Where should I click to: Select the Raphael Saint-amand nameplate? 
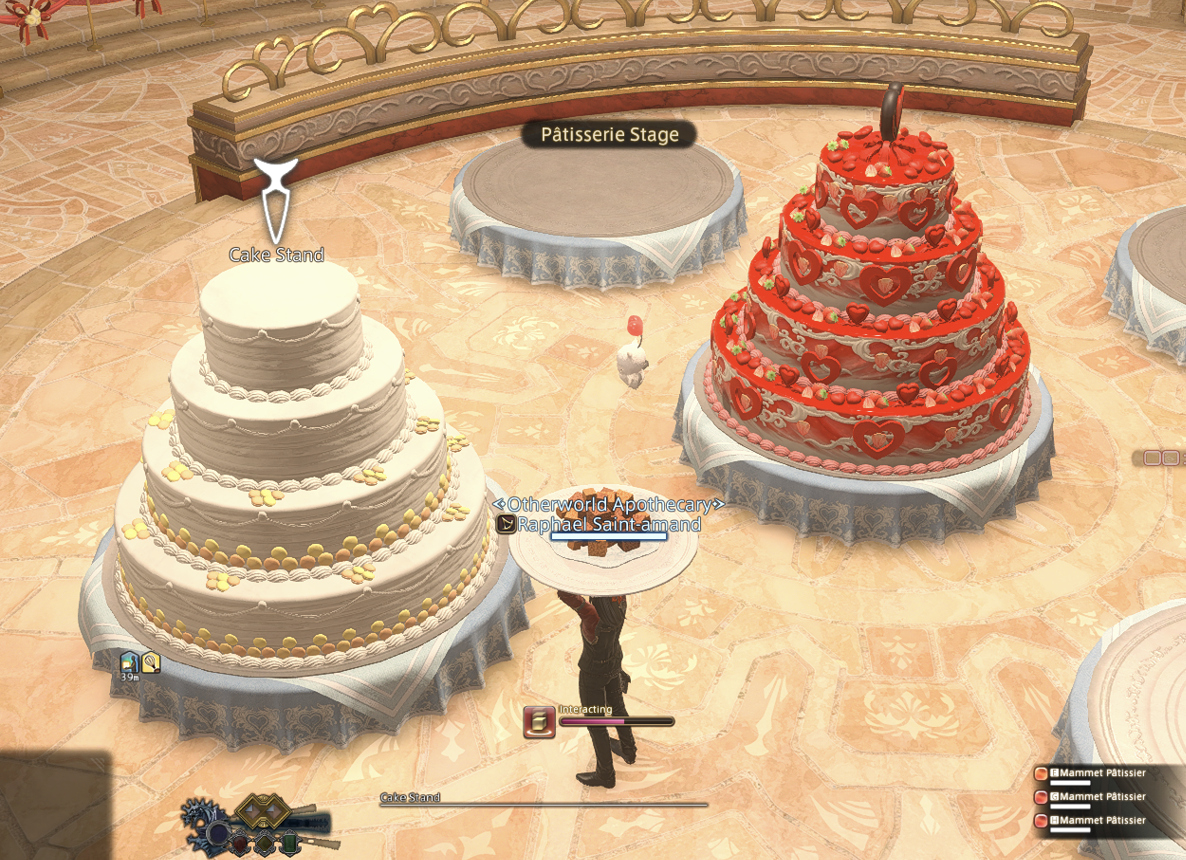[x=608, y=524]
